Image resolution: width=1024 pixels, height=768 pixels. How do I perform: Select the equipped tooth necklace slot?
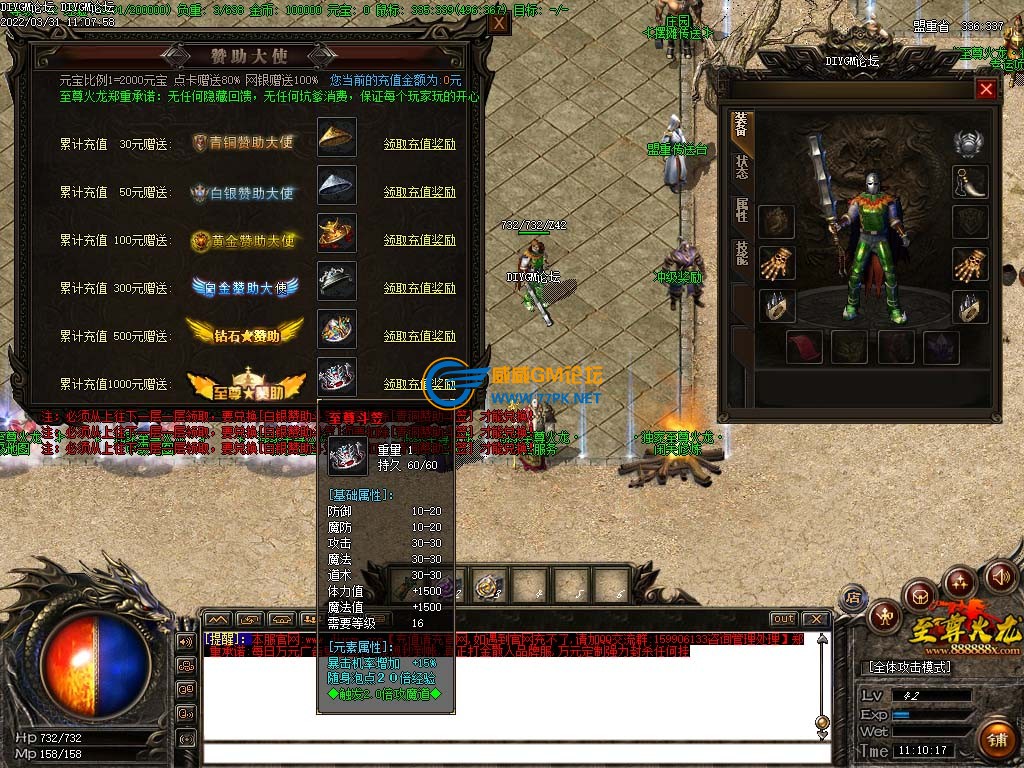coord(969,182)
